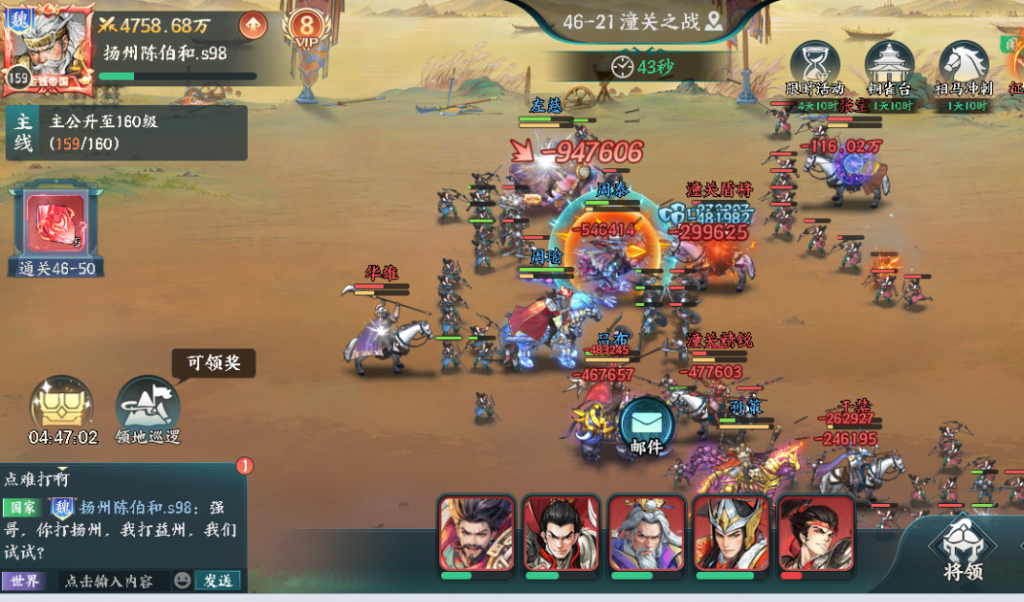Send the chat message with 发送

pyautogui.click(x=219, y=580)
